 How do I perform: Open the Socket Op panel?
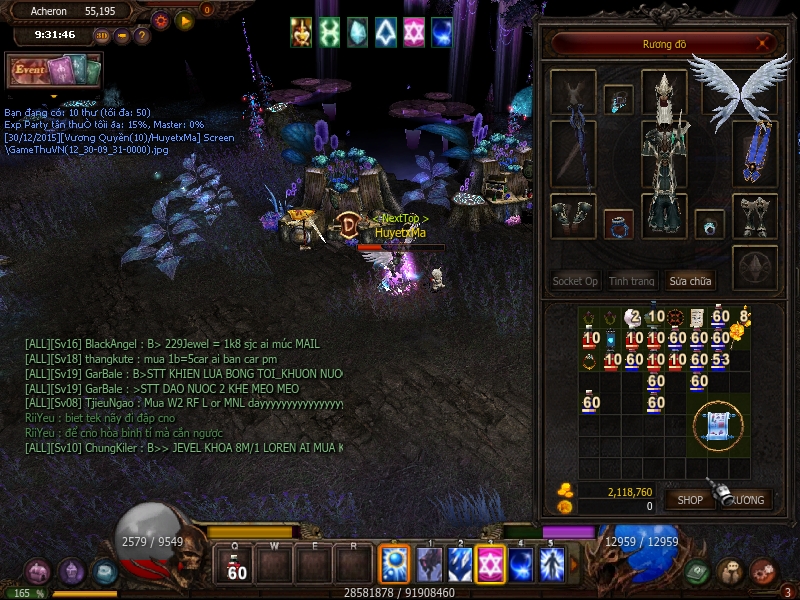click(575, 281)
